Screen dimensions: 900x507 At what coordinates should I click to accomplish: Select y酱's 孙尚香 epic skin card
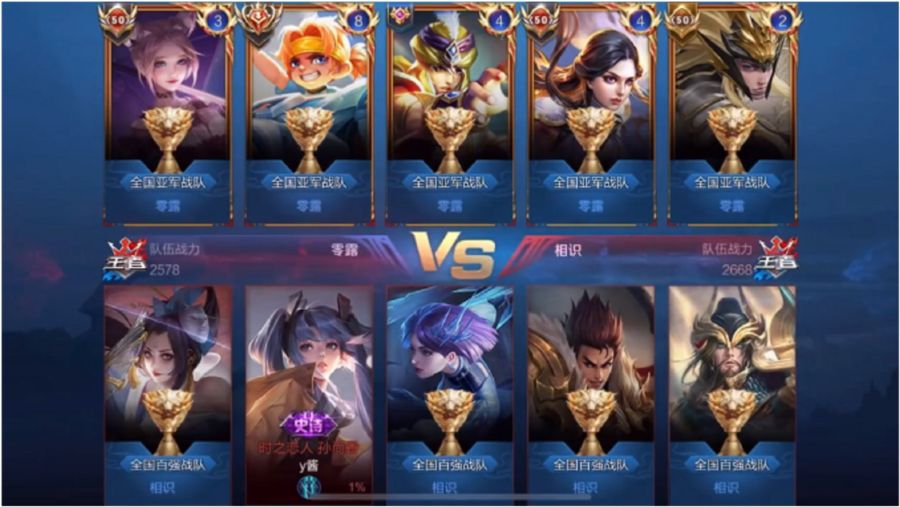click(x=310, y=390)
